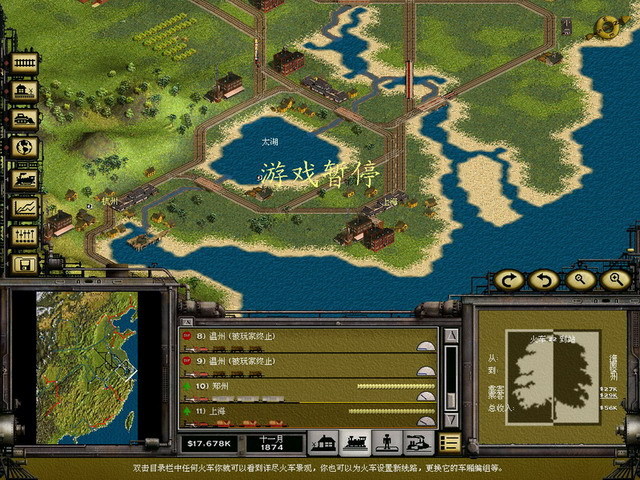The width and height of the screenshot is (640, 480).
Task: Switch to the station list tab
Action: pyautogui.click(x=325, y=441)
